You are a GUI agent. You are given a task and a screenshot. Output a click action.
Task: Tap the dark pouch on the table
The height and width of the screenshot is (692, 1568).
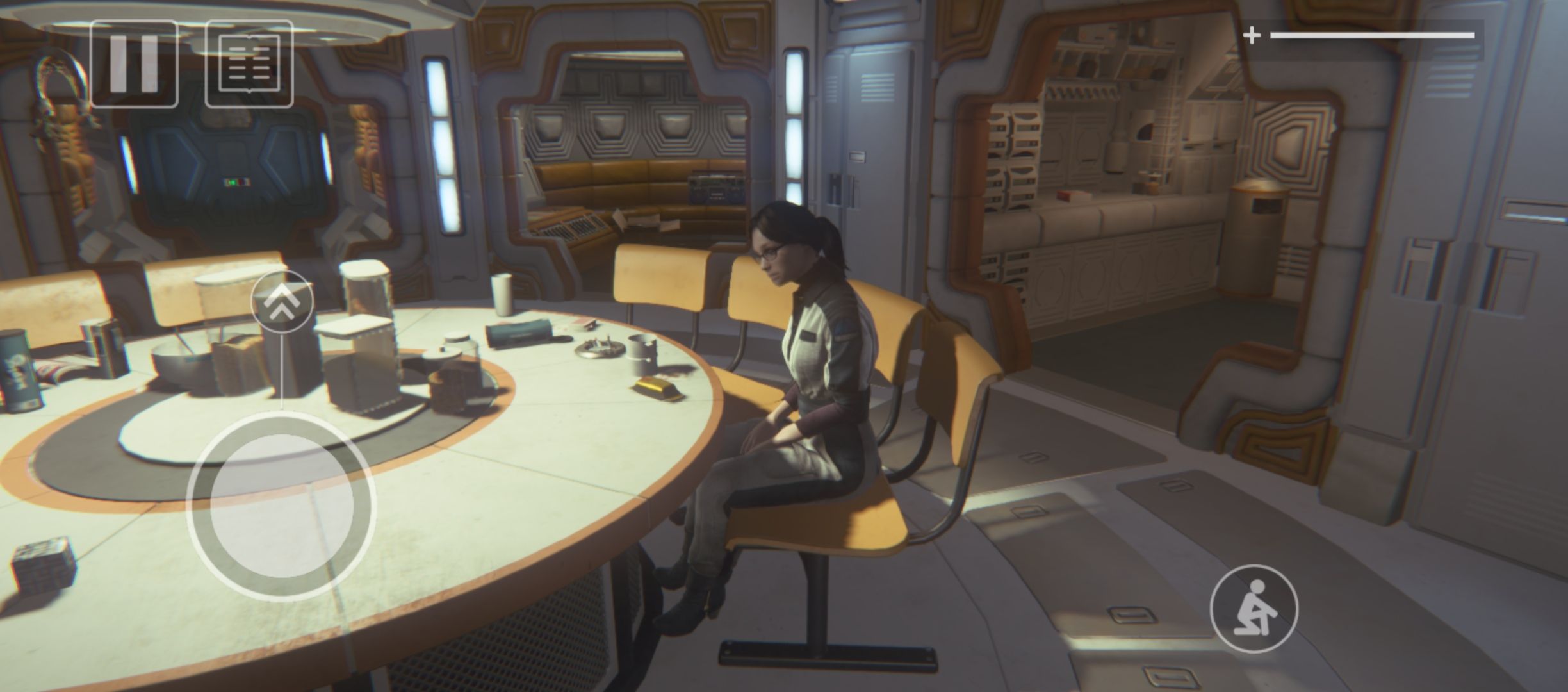click(516, 333)
